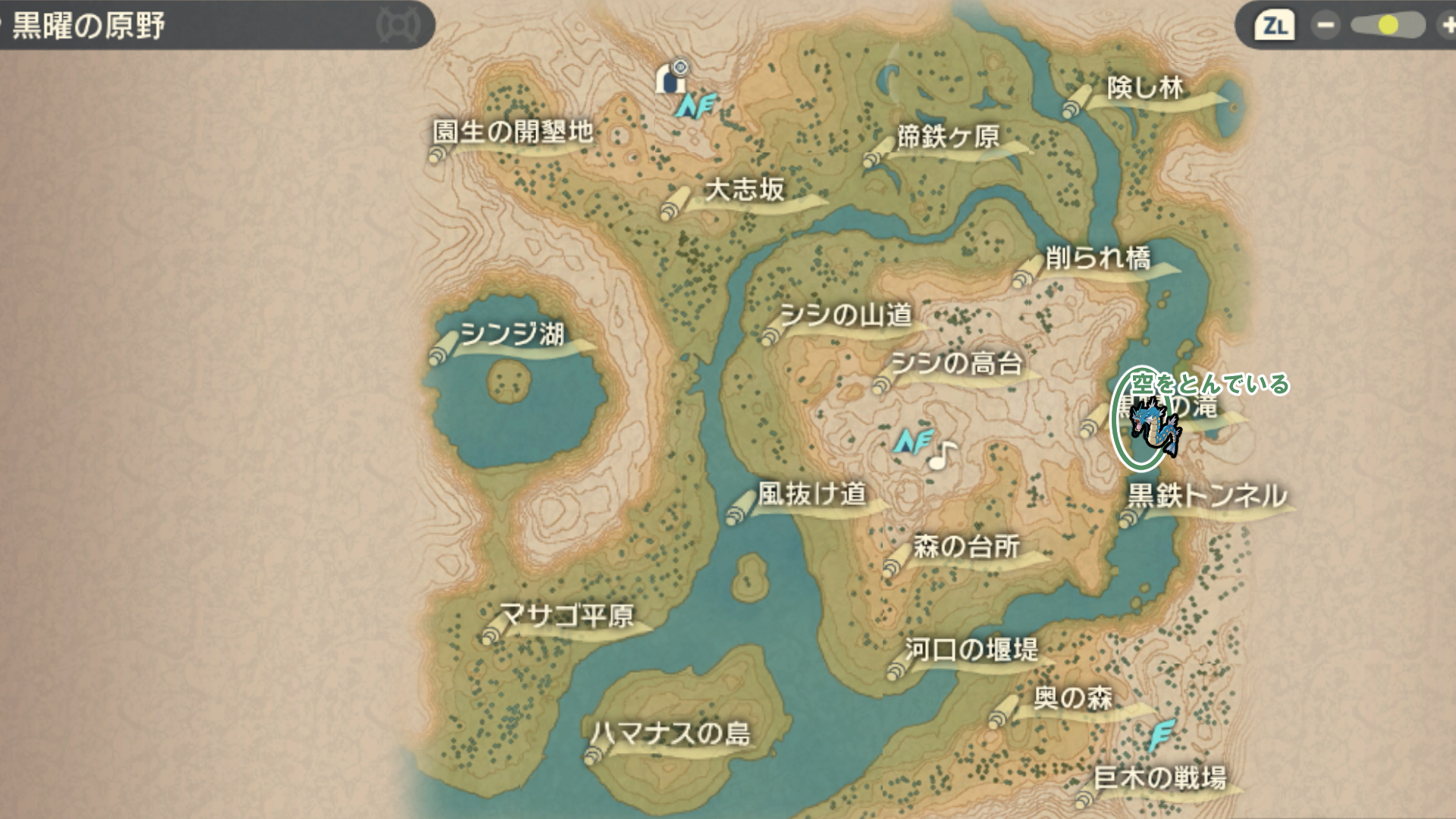Click the zoom-out minus button
The height and width of the screenshot is (819, 1456).
(1326, 25)
